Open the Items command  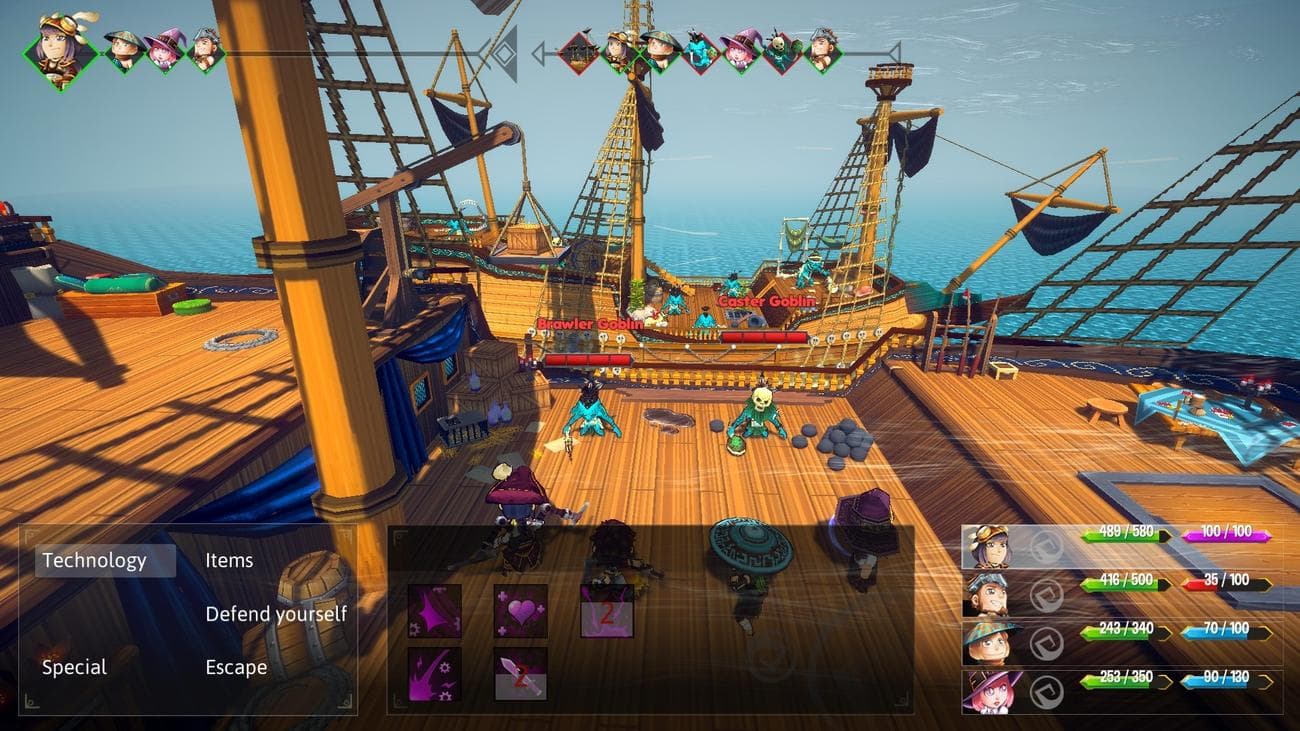pos(228,560)
